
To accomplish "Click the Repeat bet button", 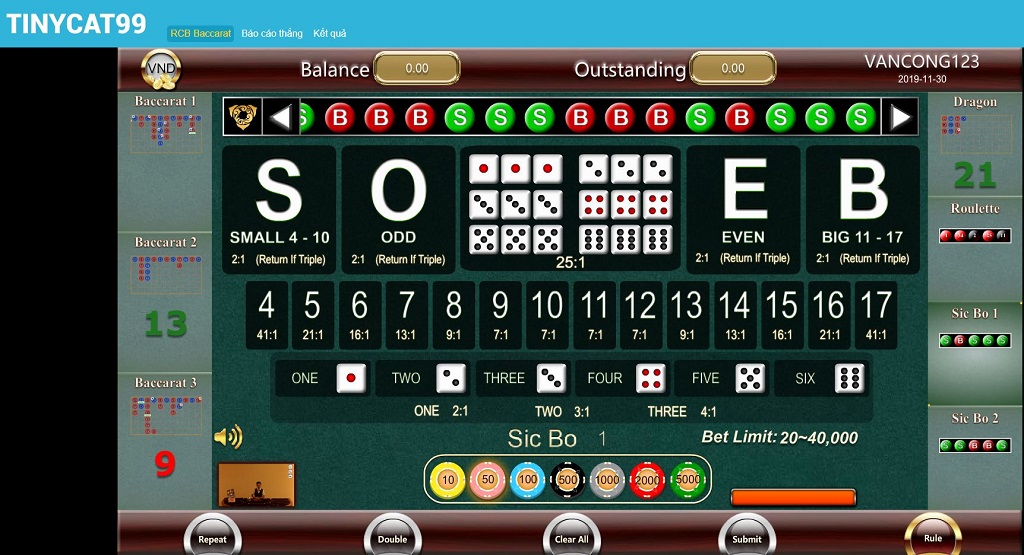I will tap(212, 536).
